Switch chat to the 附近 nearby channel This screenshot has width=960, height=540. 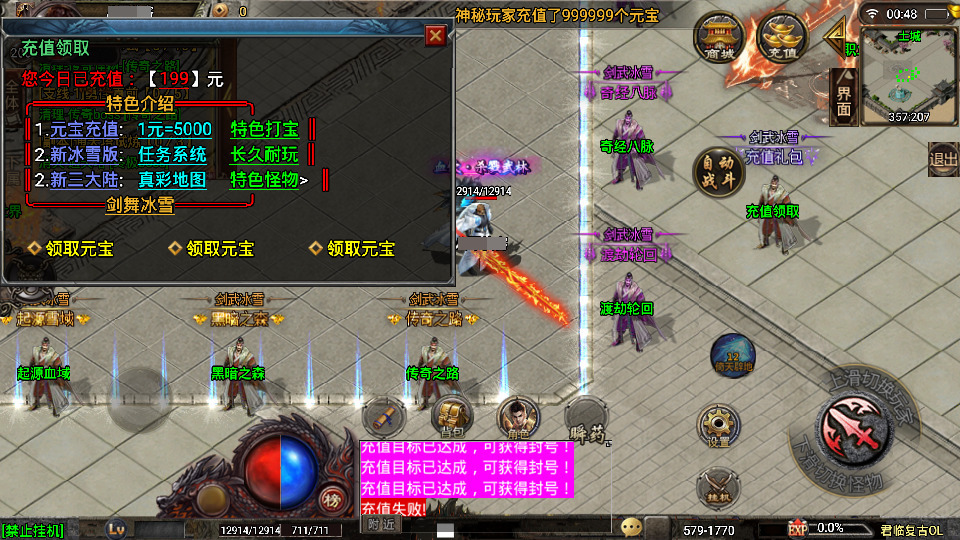tap(381, 525)
